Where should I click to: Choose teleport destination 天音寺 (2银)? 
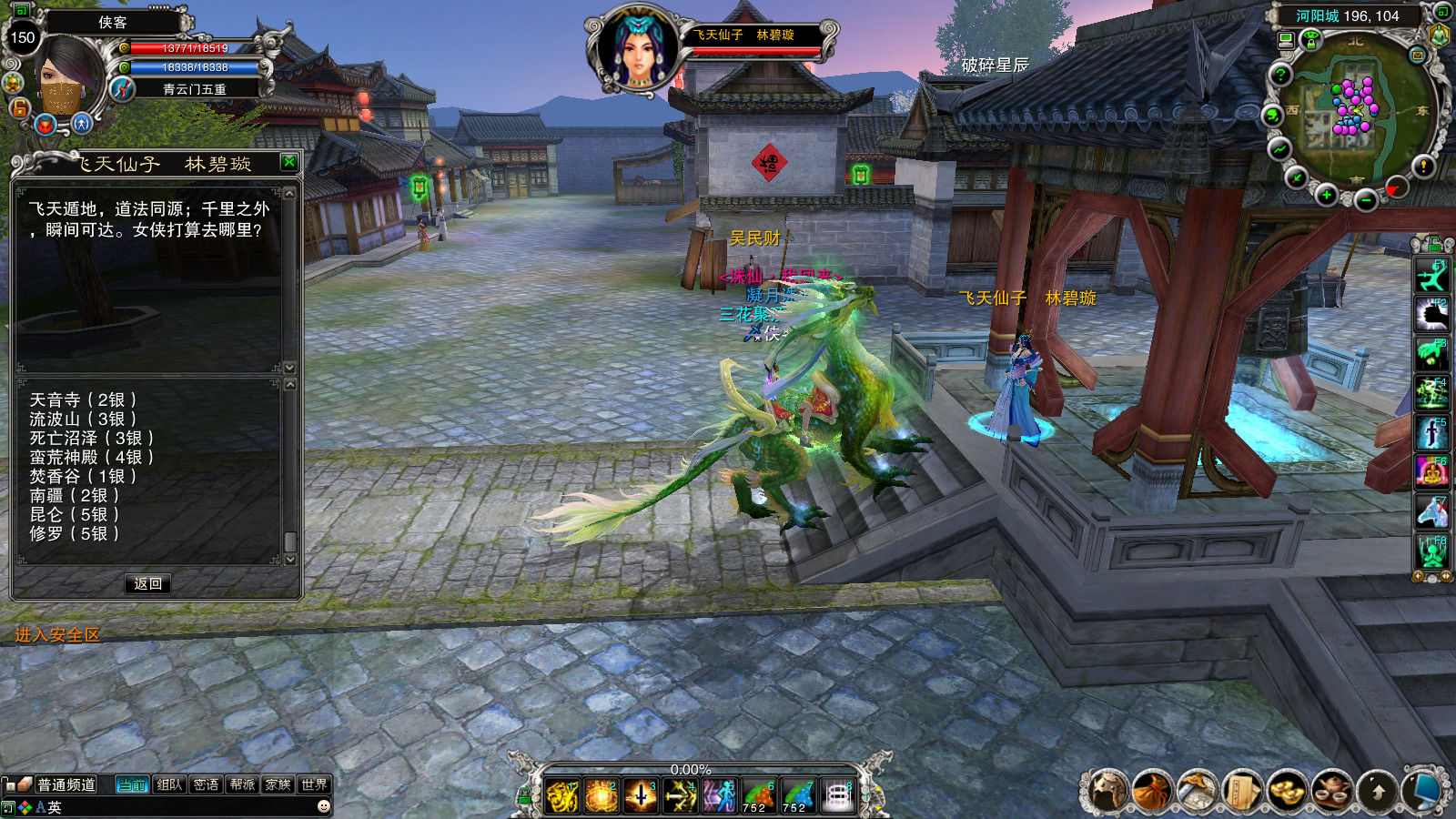pyautogui.click(x=83, y=399)
